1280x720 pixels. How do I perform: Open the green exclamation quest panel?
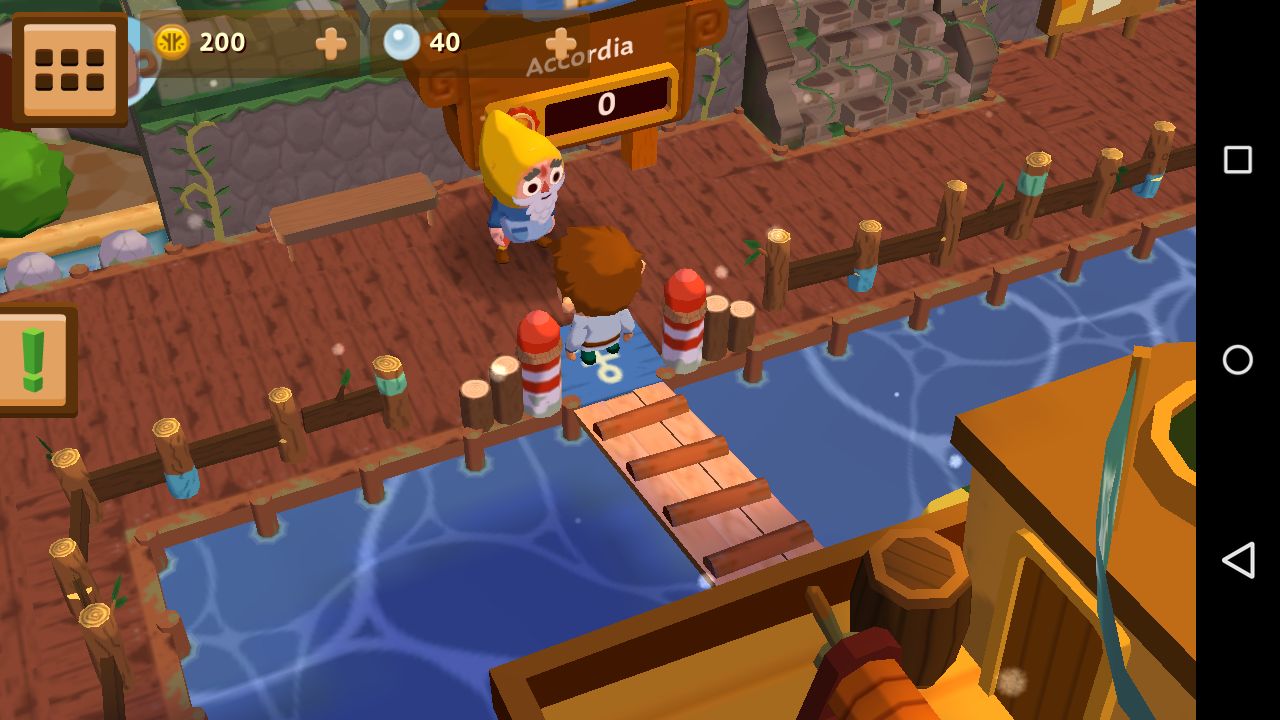34,360
